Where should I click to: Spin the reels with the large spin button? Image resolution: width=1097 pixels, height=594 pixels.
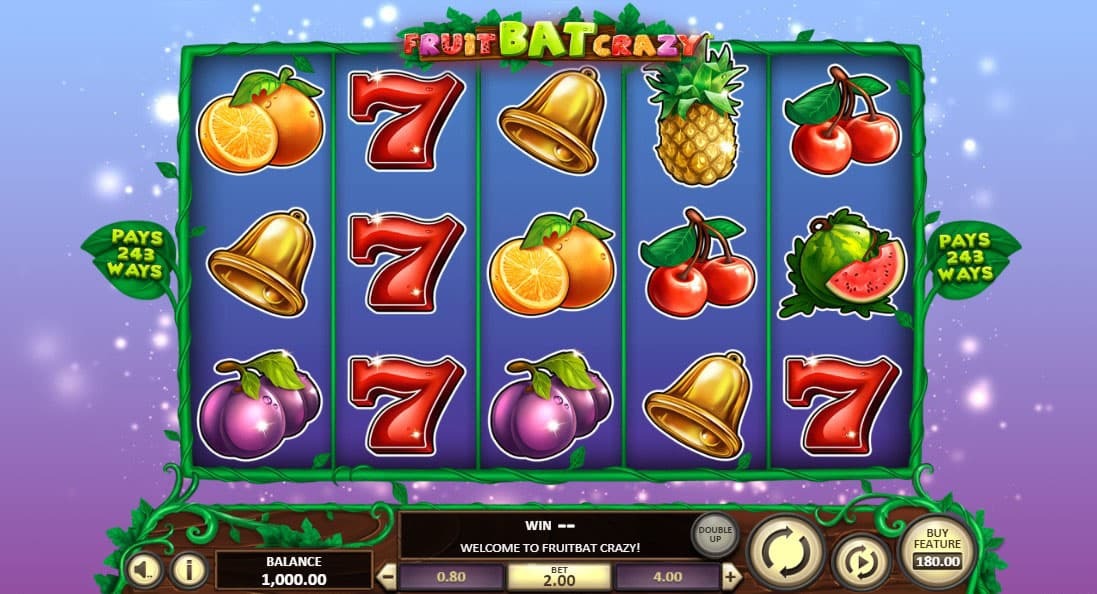785,551
